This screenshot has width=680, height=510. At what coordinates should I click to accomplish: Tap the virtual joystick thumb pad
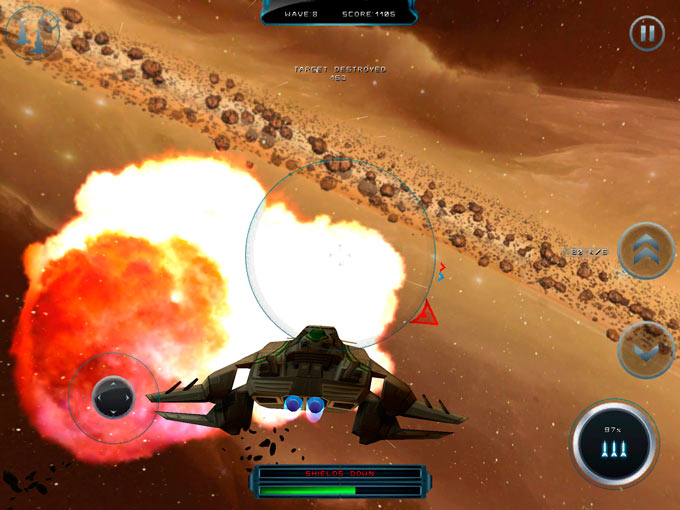coord(113,397)
